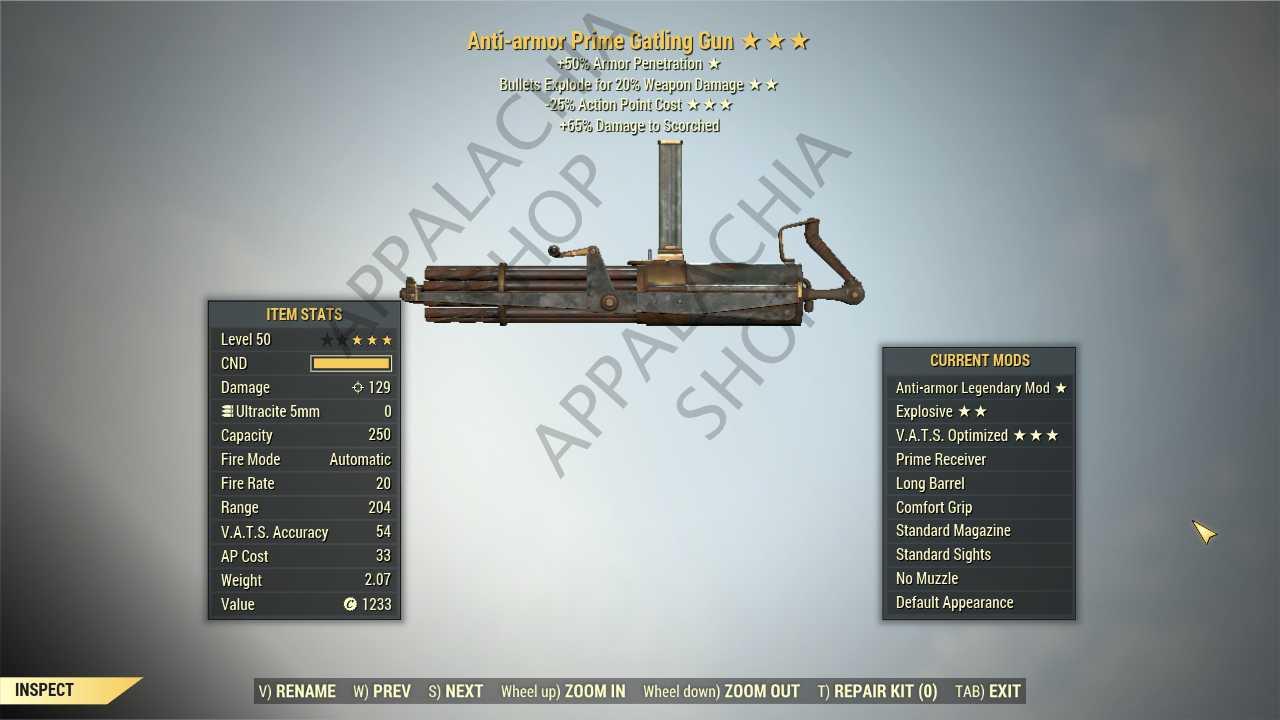Open the Standard Magazine mod entry
The height and width of the screenshot is (720, 1280).
[953, 530]
